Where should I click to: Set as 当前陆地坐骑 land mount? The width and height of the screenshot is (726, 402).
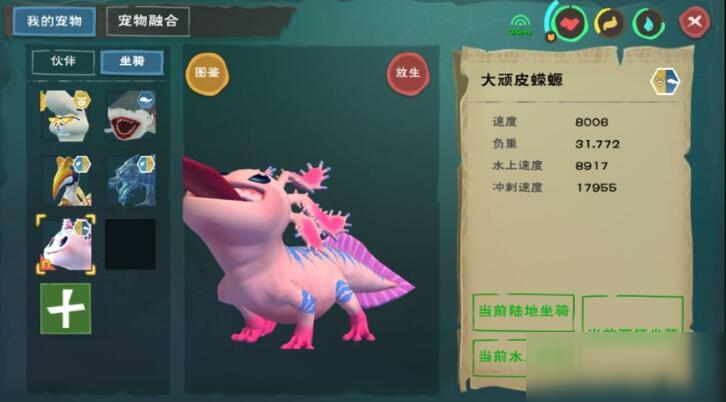[x=522, y=312]
